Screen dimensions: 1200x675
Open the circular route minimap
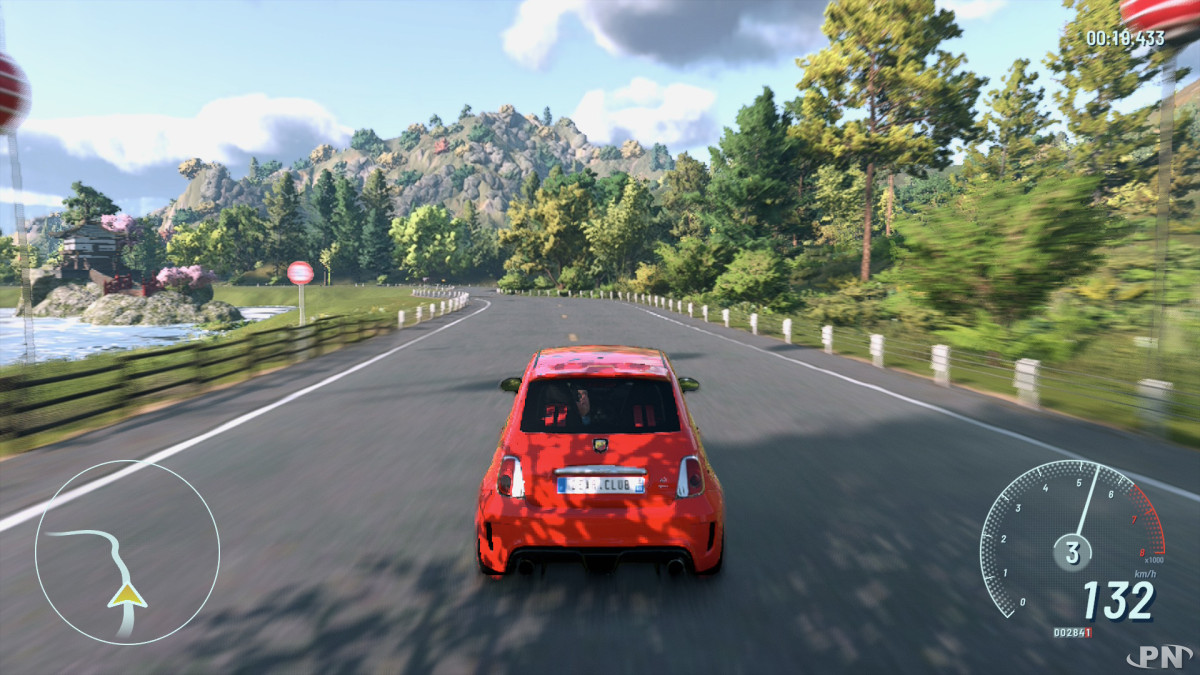point(127,552)
